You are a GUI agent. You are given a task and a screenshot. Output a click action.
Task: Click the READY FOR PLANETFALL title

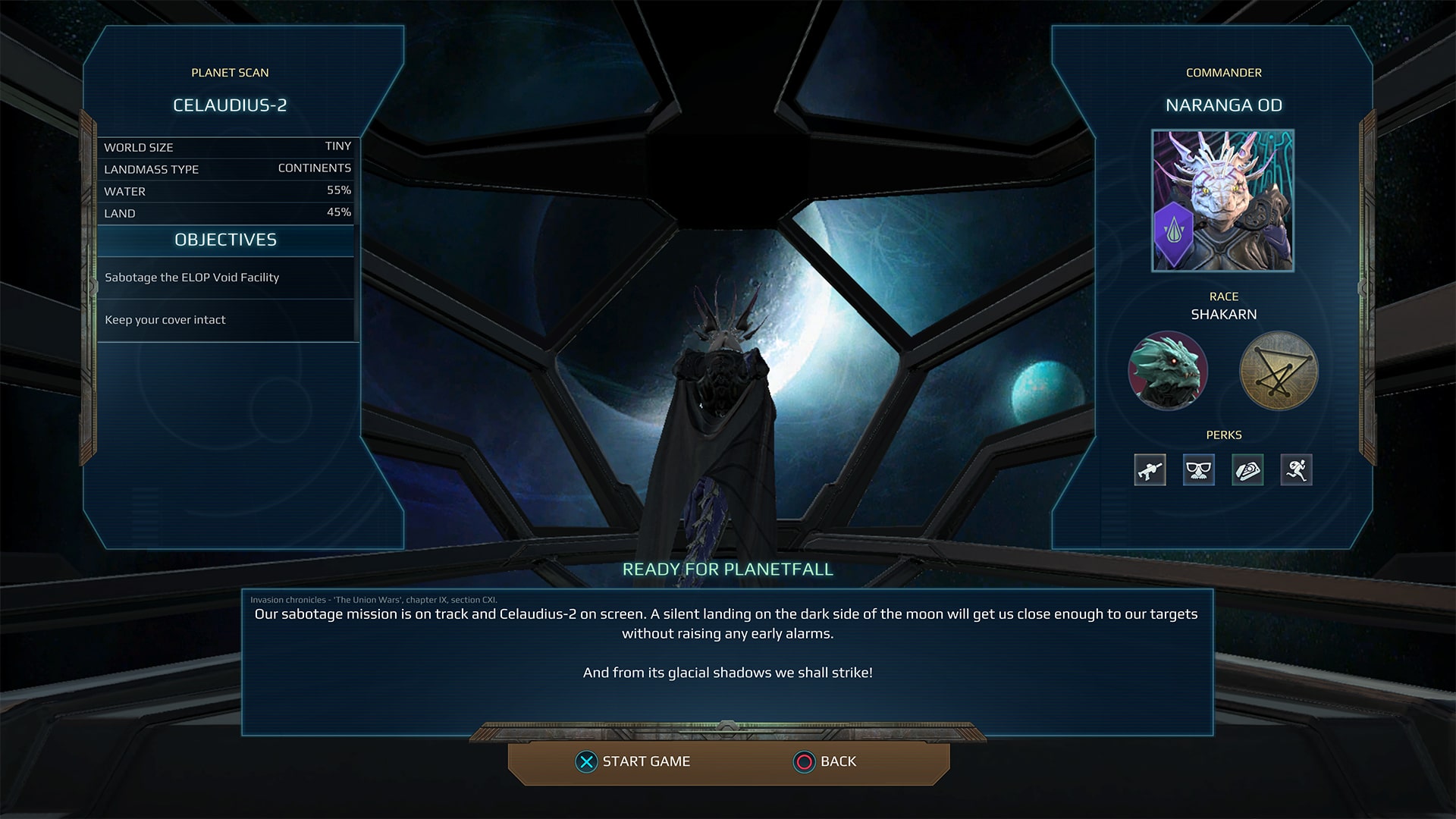pos(727,570)
